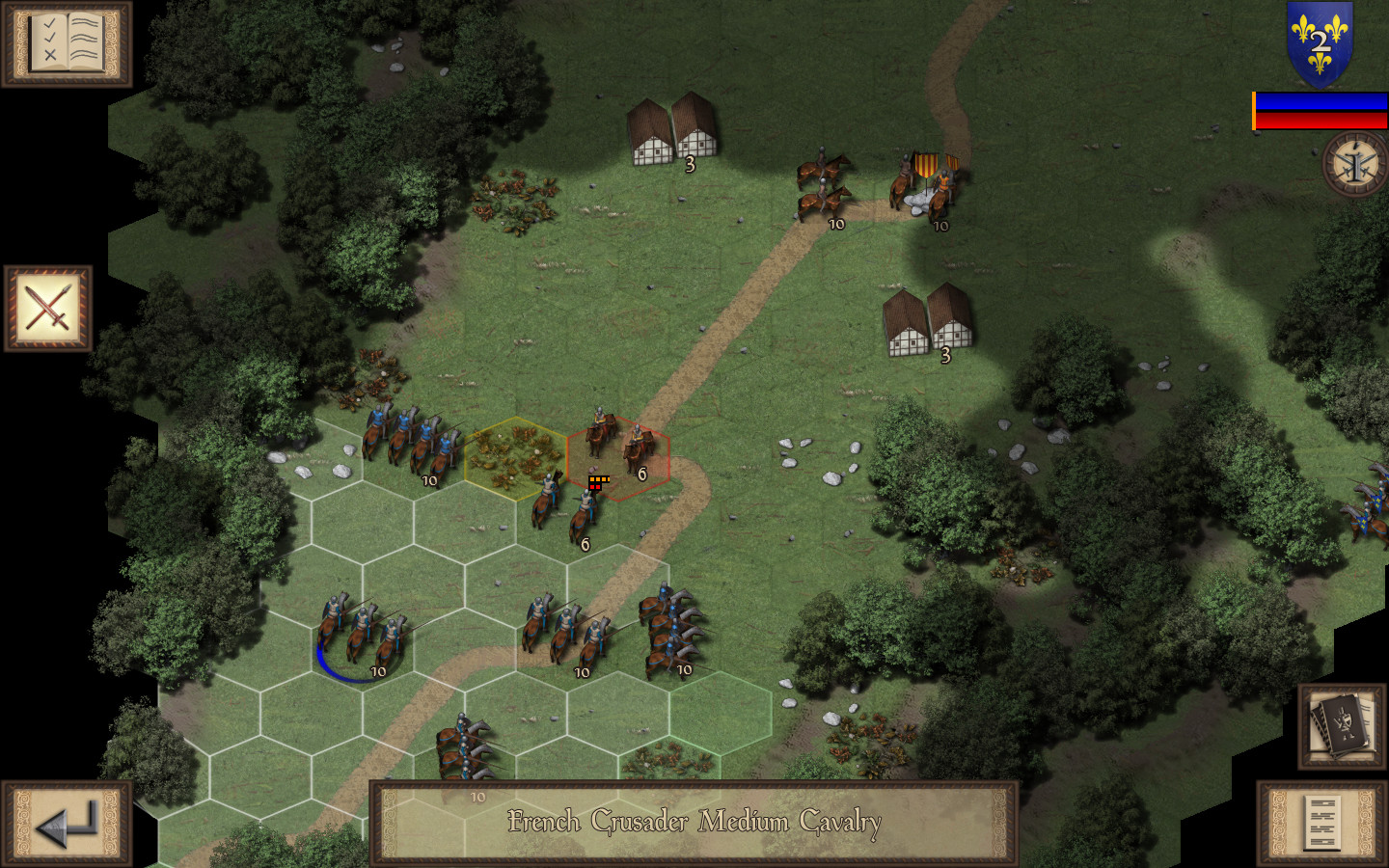Select the yellow-highlighted brush hex
This screenshot has width=1389, height=868.
(x=516, y=458)
